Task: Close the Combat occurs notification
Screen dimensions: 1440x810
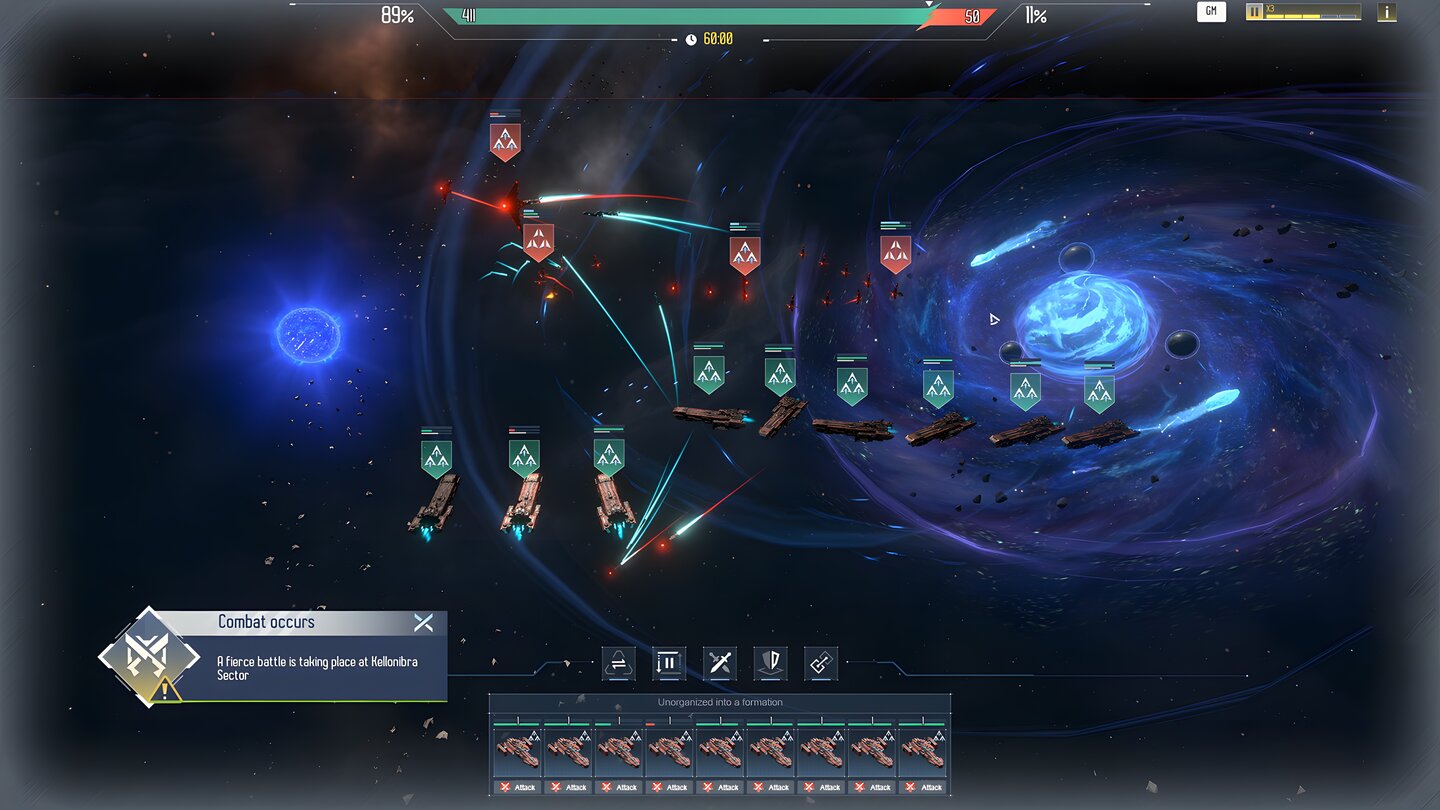Action: tap(423, 623)
